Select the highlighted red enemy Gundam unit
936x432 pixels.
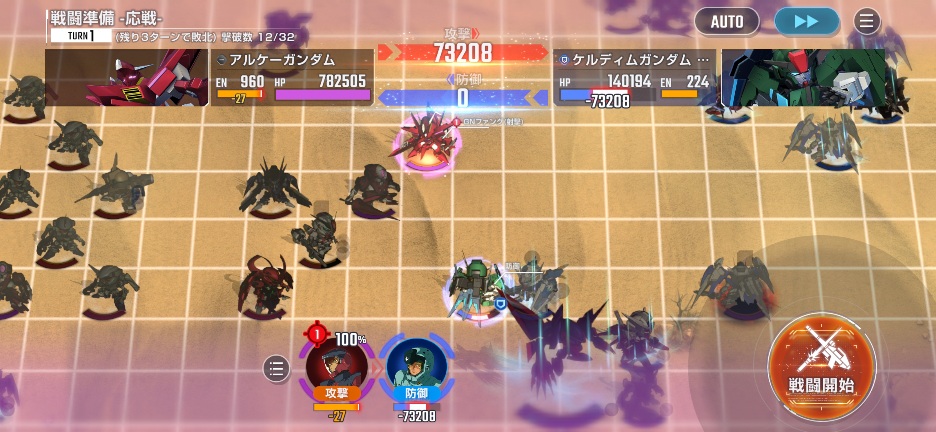(x=425, y=143)
